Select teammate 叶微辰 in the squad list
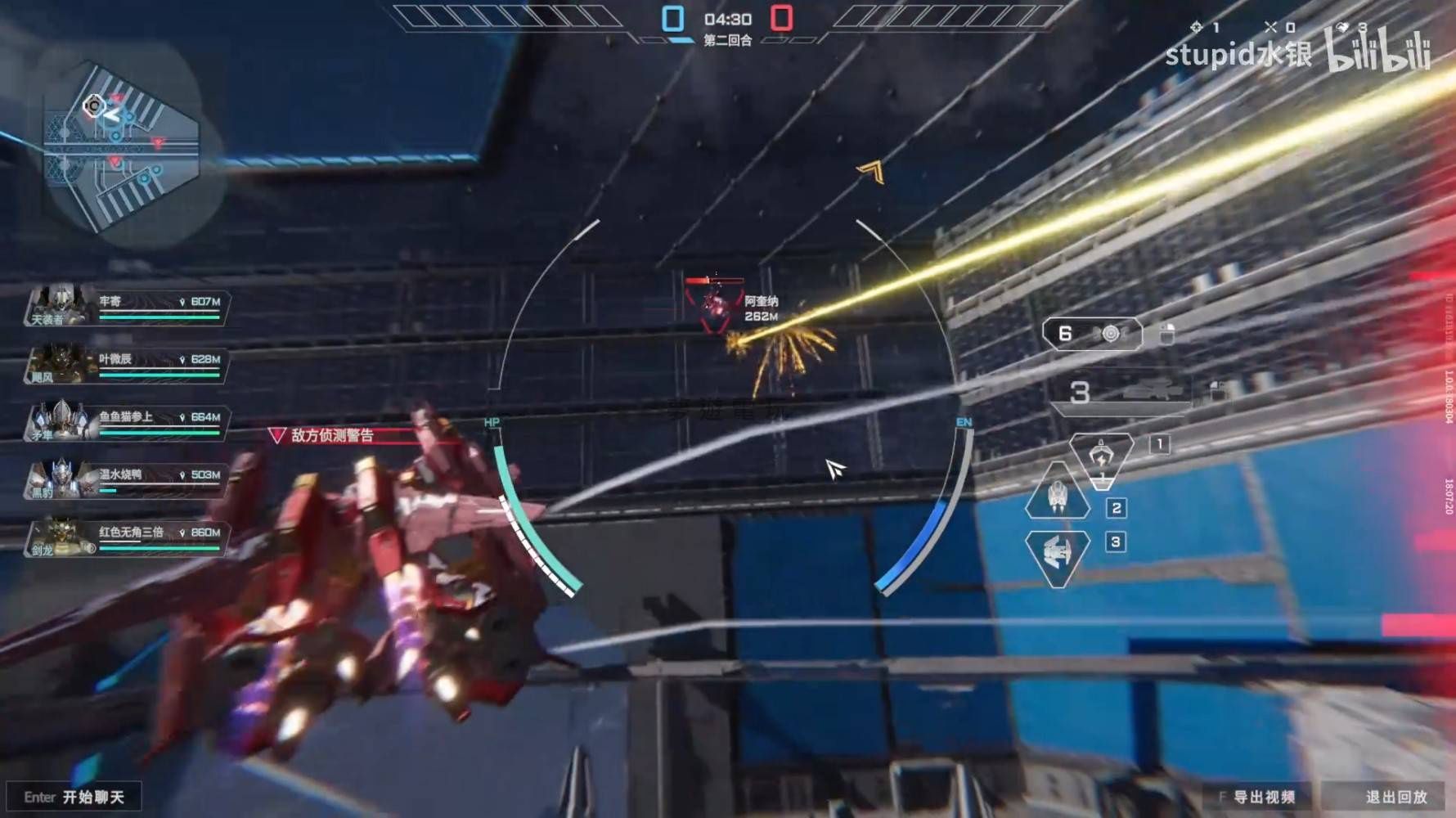Screen dimensions: 1456x818 click(x=127, y=365)
